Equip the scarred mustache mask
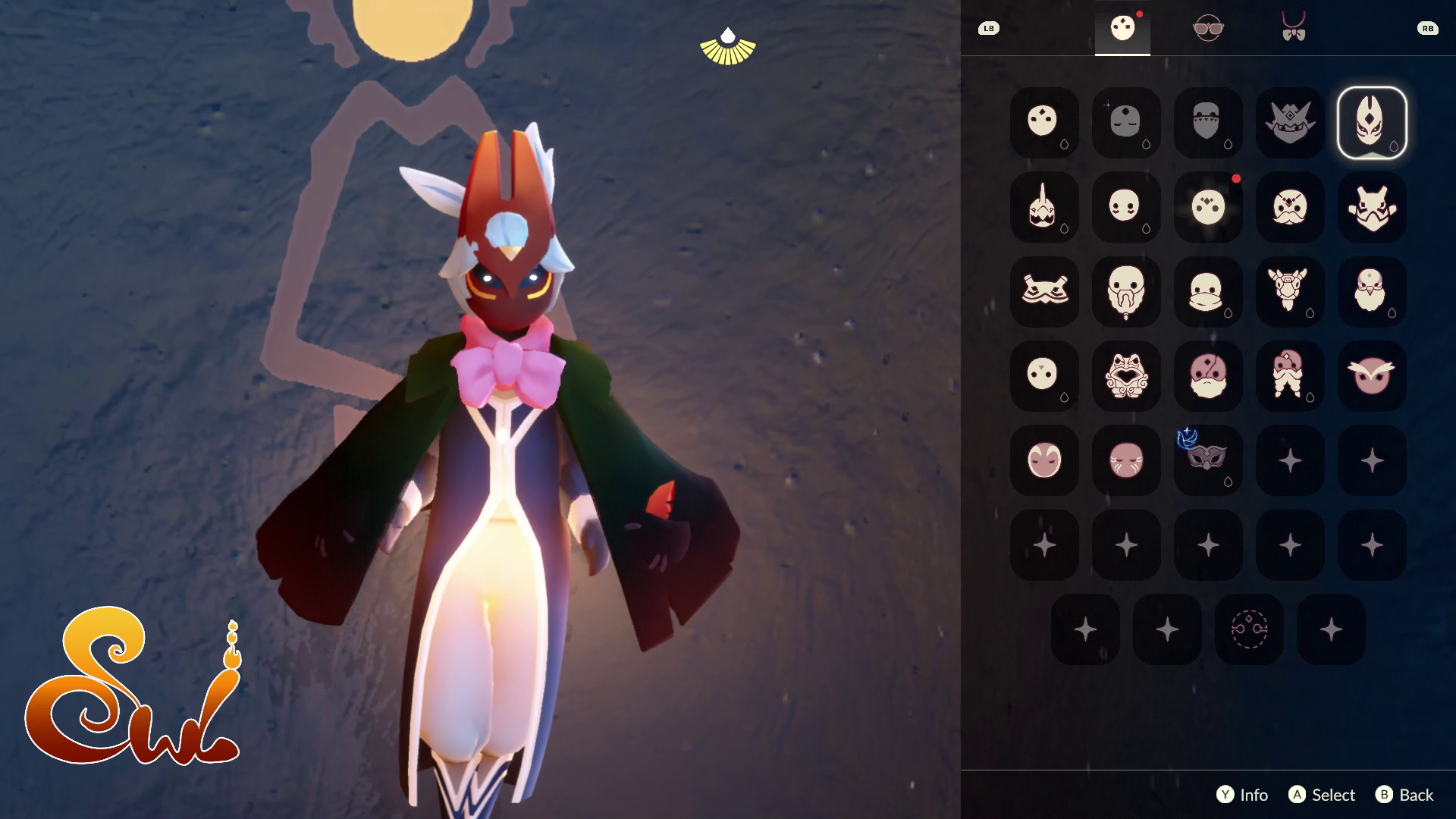The height and width of the screenshot is (819, 1456). point(1289,208)
